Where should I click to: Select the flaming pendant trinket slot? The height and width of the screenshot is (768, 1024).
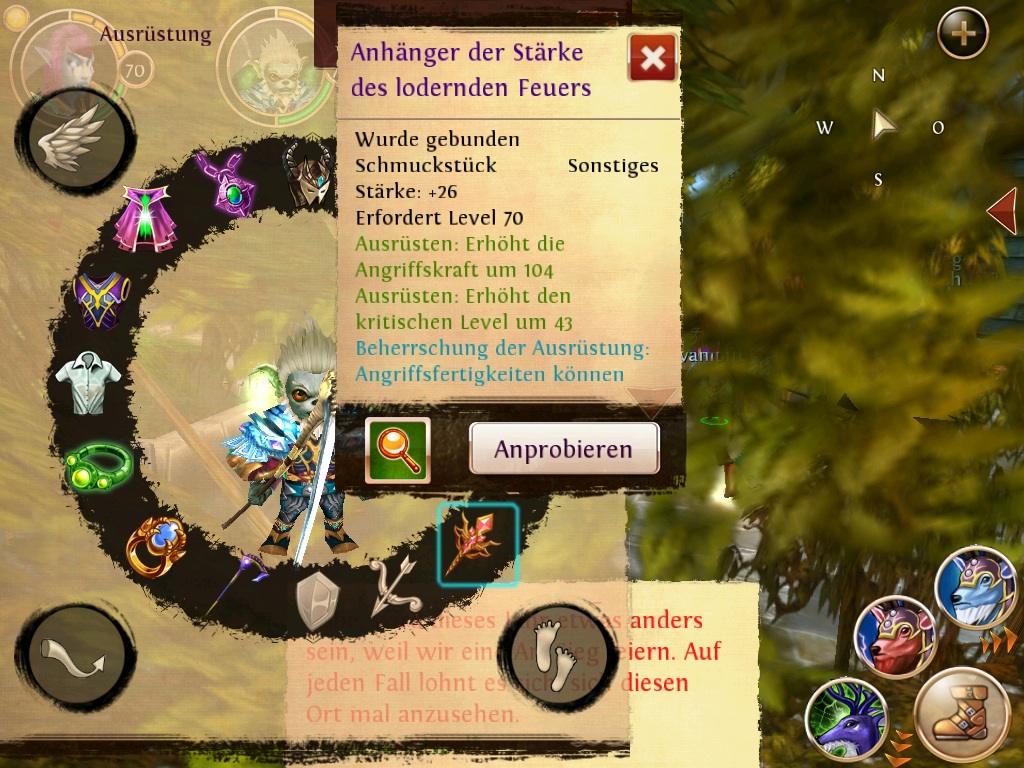(477, 544)
